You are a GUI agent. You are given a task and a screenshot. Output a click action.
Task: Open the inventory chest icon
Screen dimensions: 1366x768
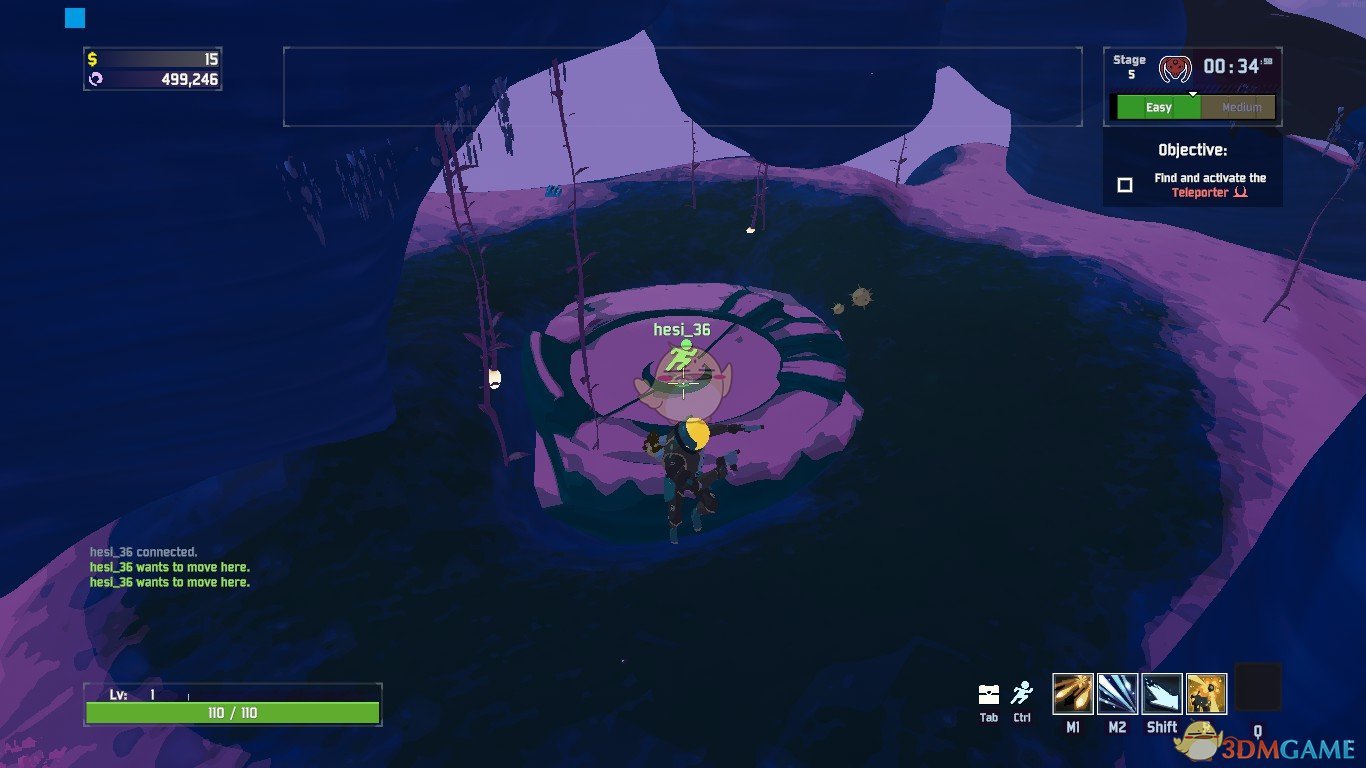(x=989, y=694)
